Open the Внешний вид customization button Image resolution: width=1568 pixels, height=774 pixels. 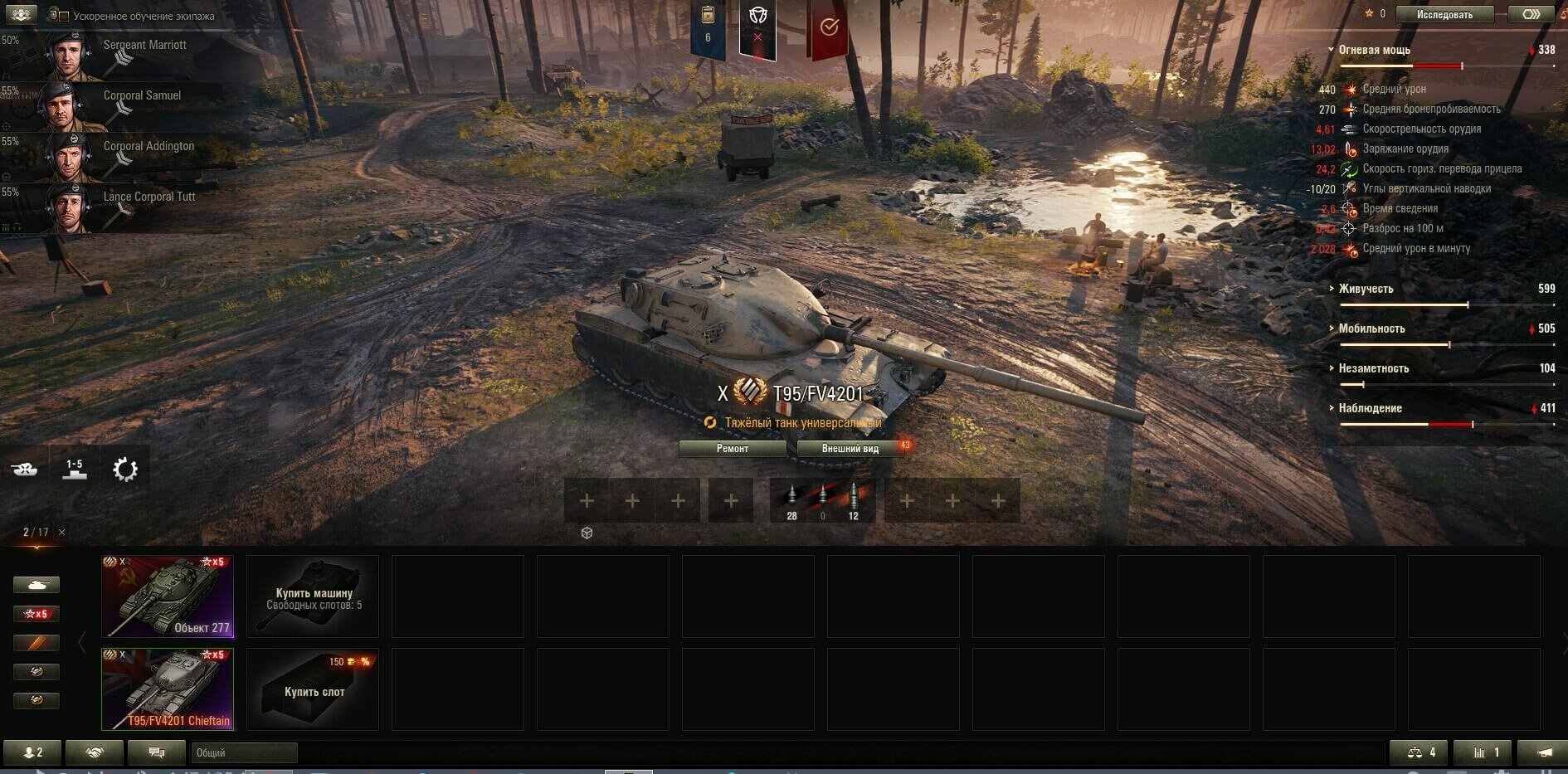pyautogui.click(x=850, y=449)
